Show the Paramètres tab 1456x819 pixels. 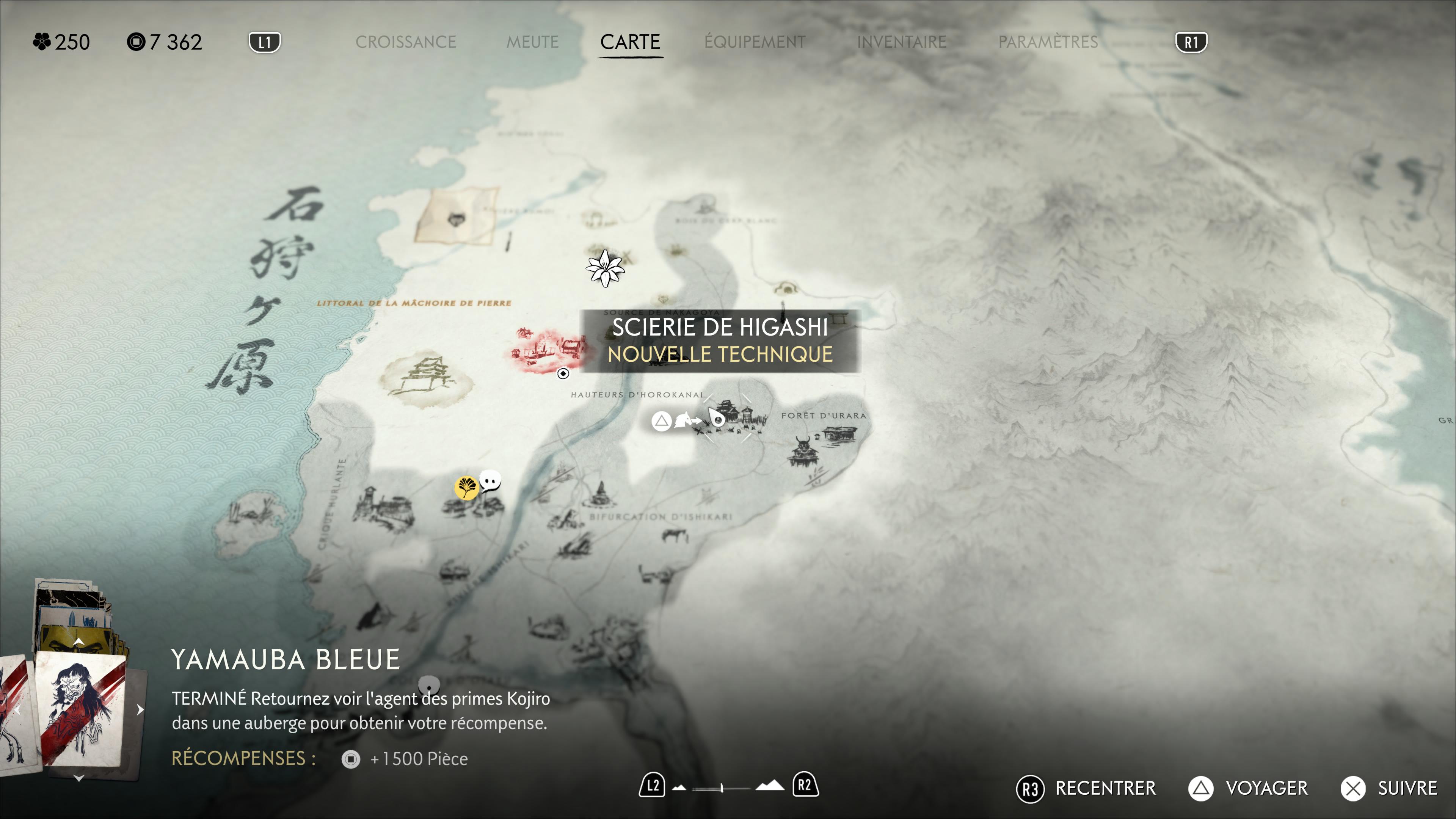tap(1048, 42)
